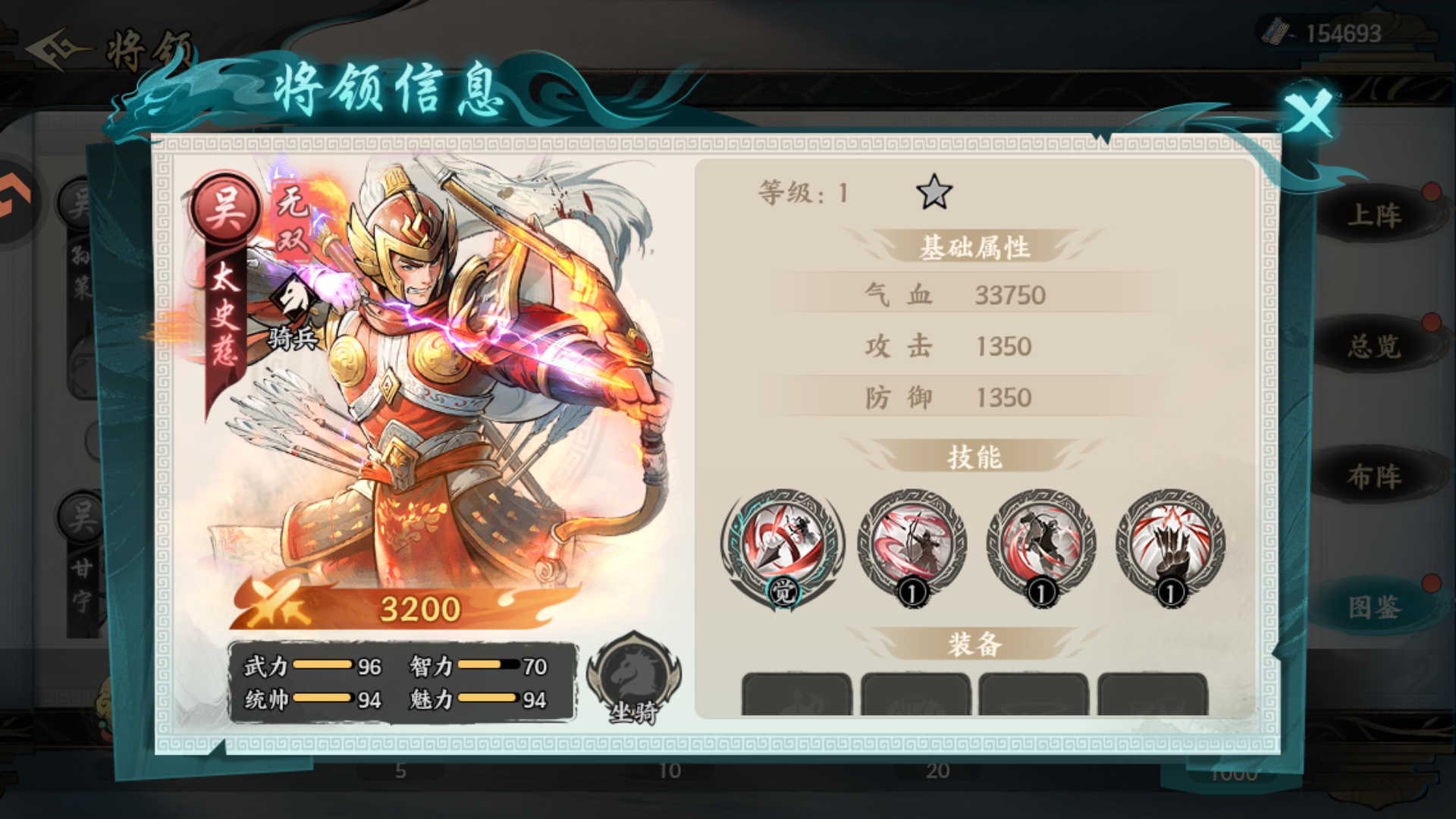The image size is (1456, 819).
Task: Click the 骑兵 cavalry type horse icon
Action: tap(295, 298)
